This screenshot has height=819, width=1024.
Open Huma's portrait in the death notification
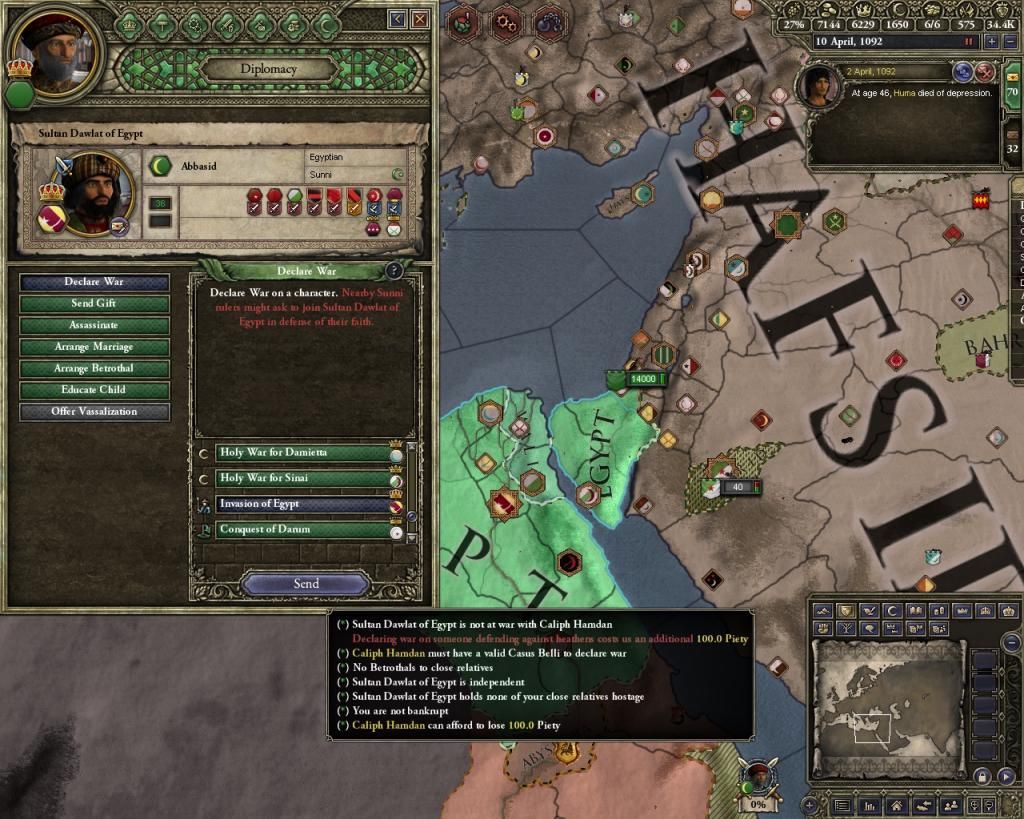[x=820, y=85]
